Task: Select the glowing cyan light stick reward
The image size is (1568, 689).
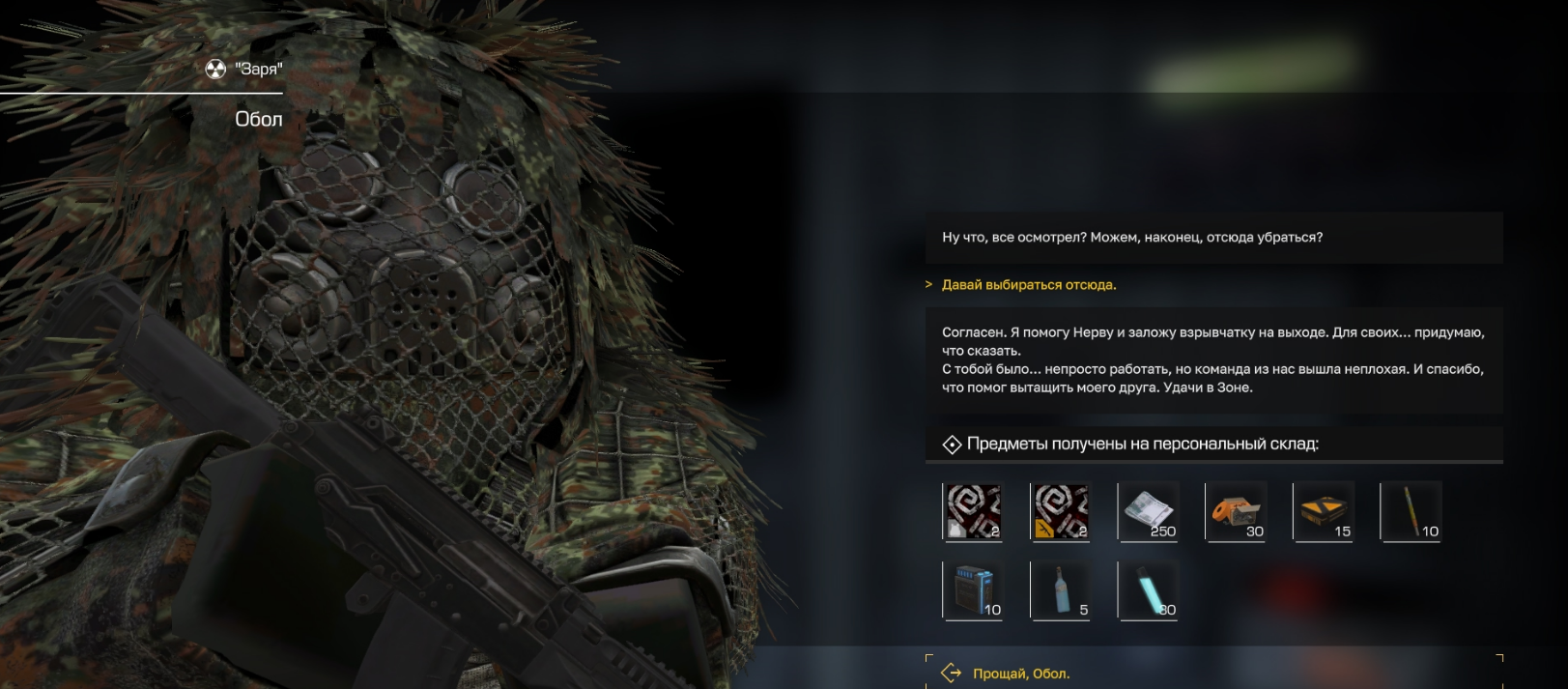Action: (1147, 590)
